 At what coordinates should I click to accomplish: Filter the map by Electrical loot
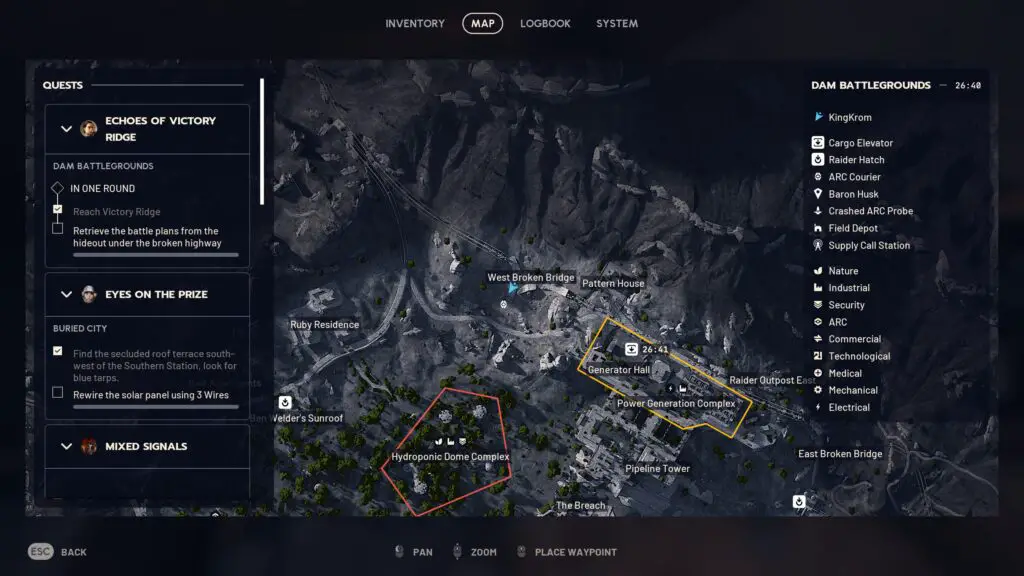pyautogui.click(x=848, y=407)
